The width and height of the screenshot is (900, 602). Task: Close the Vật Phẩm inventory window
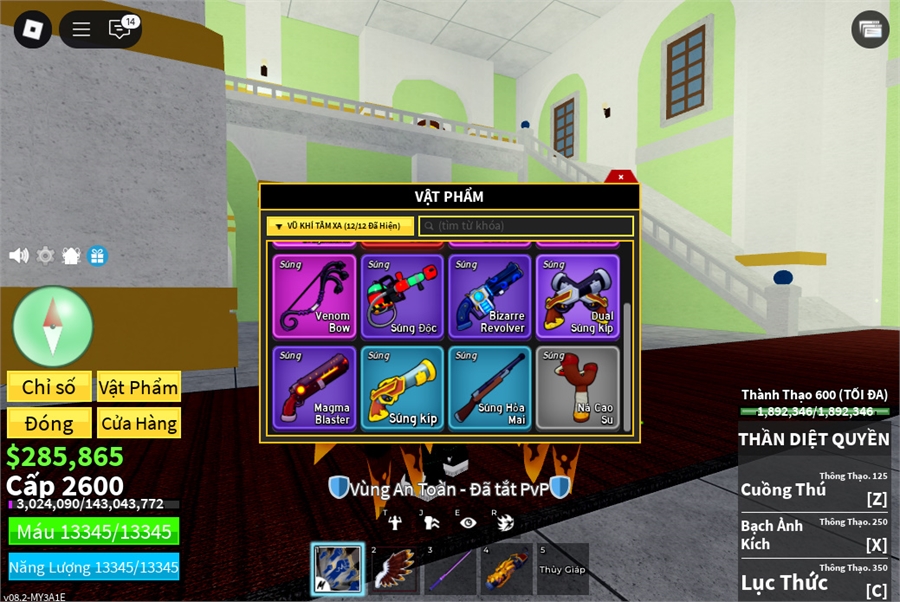tap(621, 177)
